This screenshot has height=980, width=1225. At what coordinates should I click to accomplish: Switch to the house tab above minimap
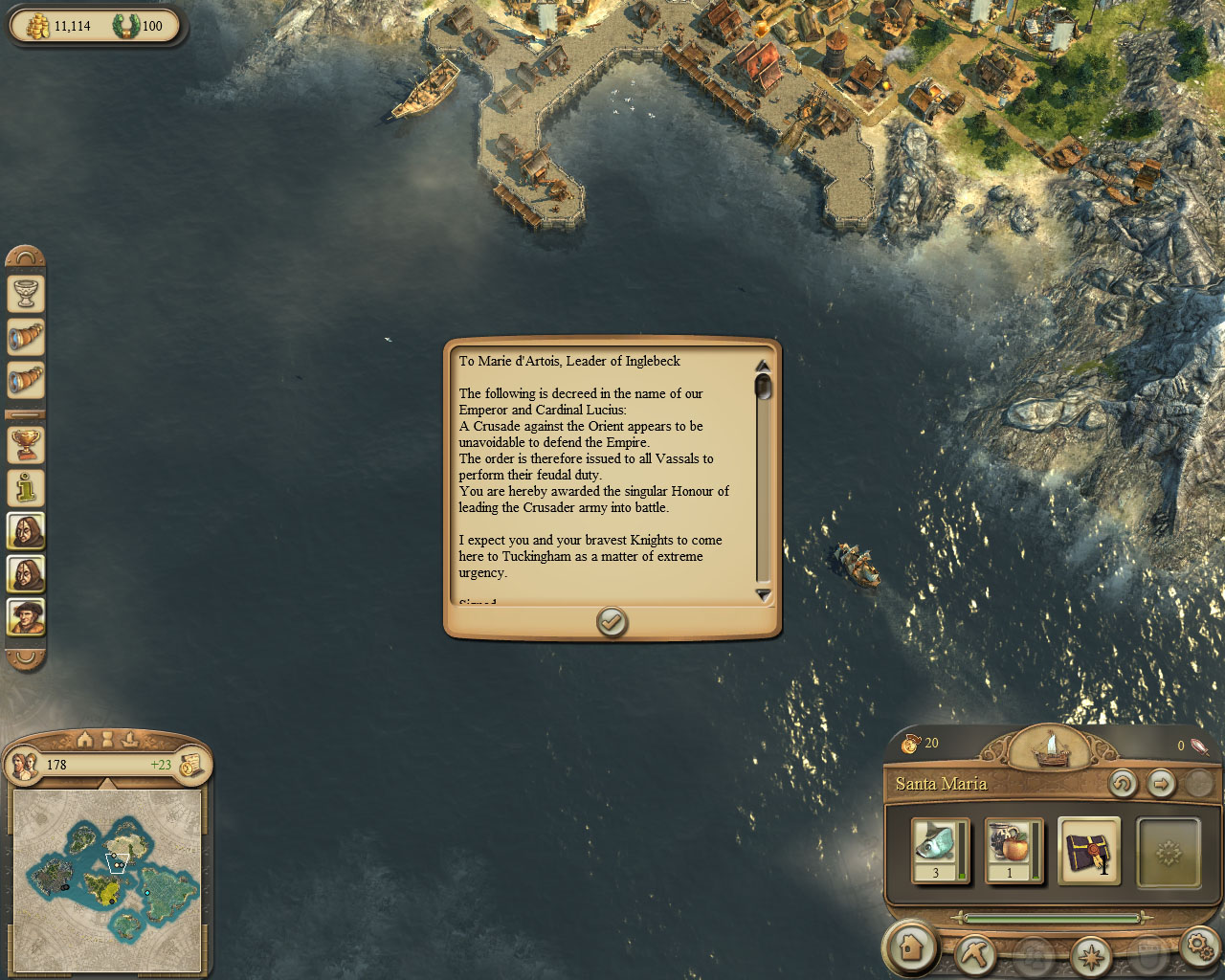[85, 739]
